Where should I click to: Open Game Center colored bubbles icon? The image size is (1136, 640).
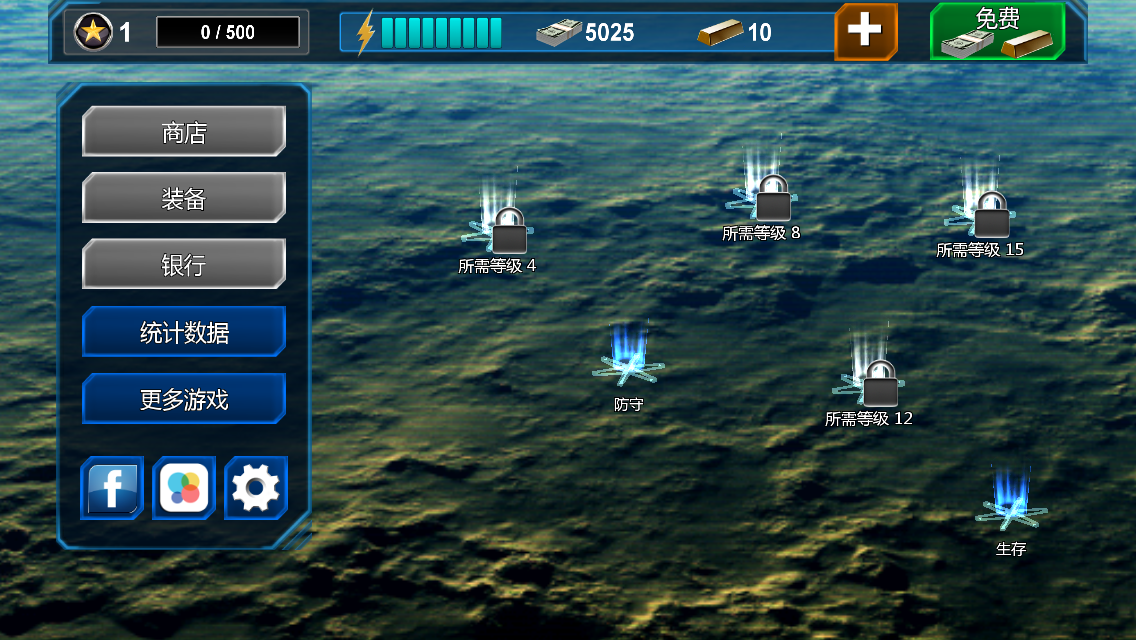pyautogui.click(x=184, y=488)
